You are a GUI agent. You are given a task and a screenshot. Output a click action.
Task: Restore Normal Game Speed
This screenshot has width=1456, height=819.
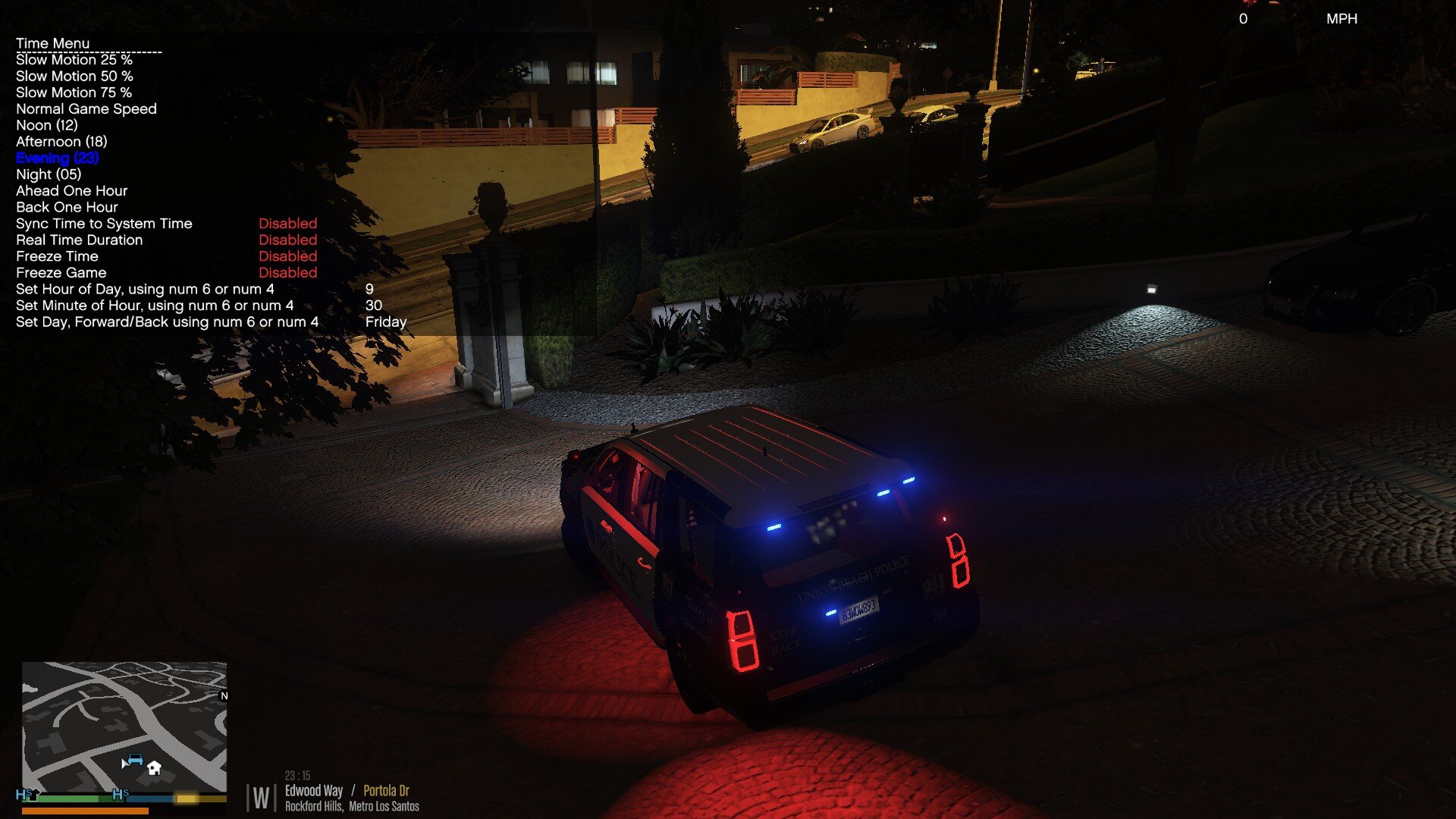(x=86, y=109)
